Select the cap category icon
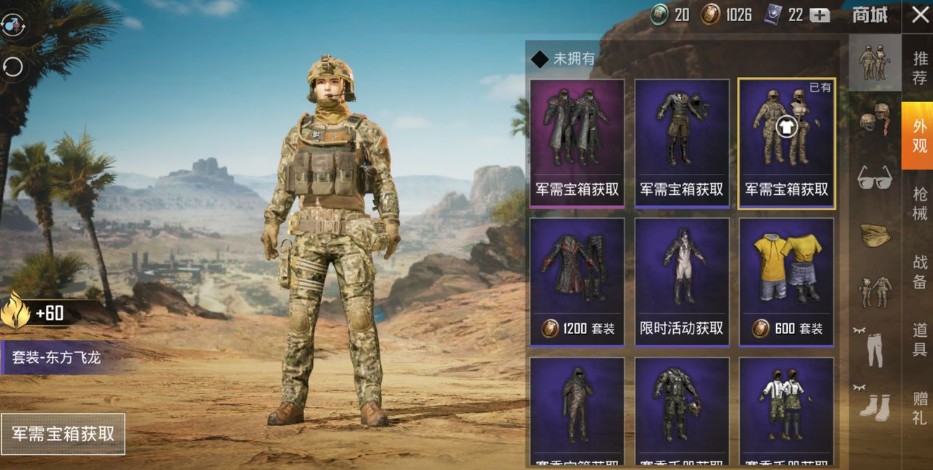Screen dimensions: 933x470 874,234
